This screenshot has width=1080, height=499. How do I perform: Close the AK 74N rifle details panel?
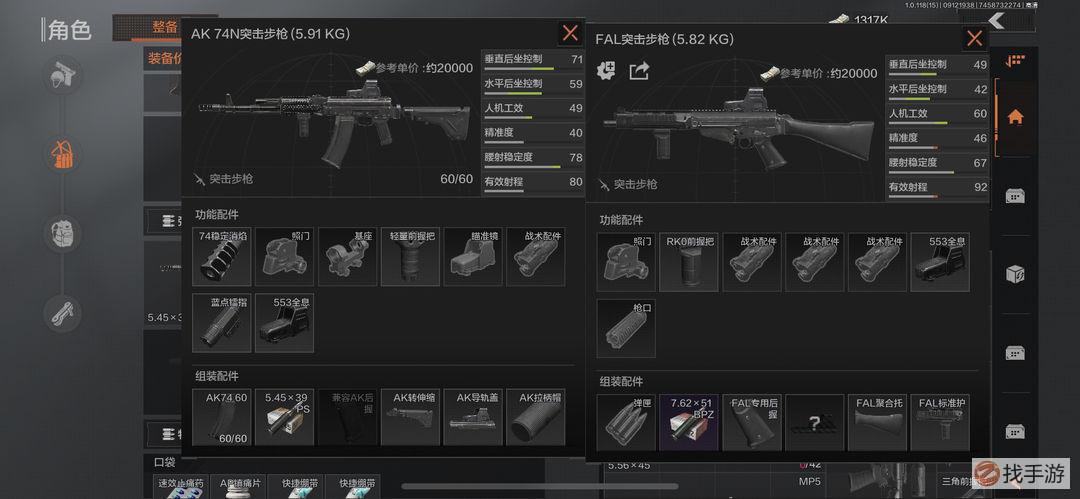570,33
